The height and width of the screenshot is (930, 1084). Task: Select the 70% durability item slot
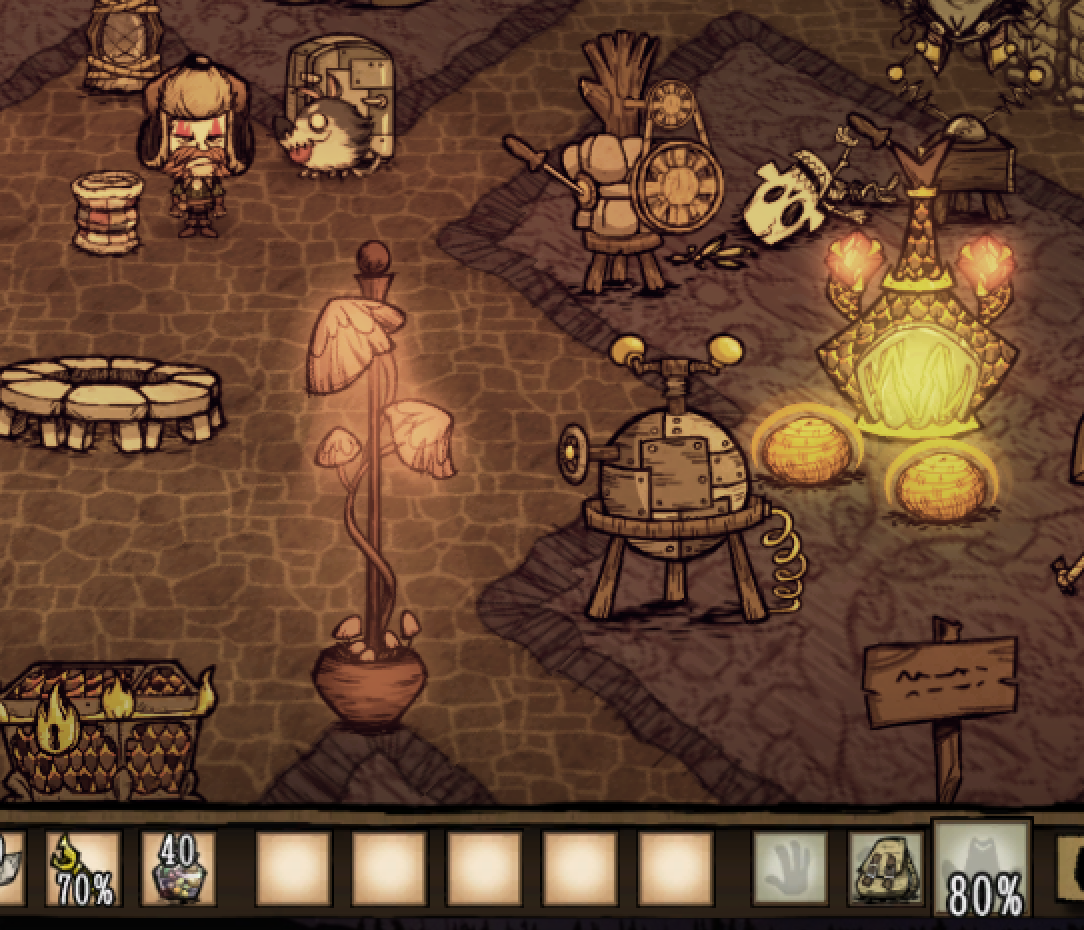(83, 869)
